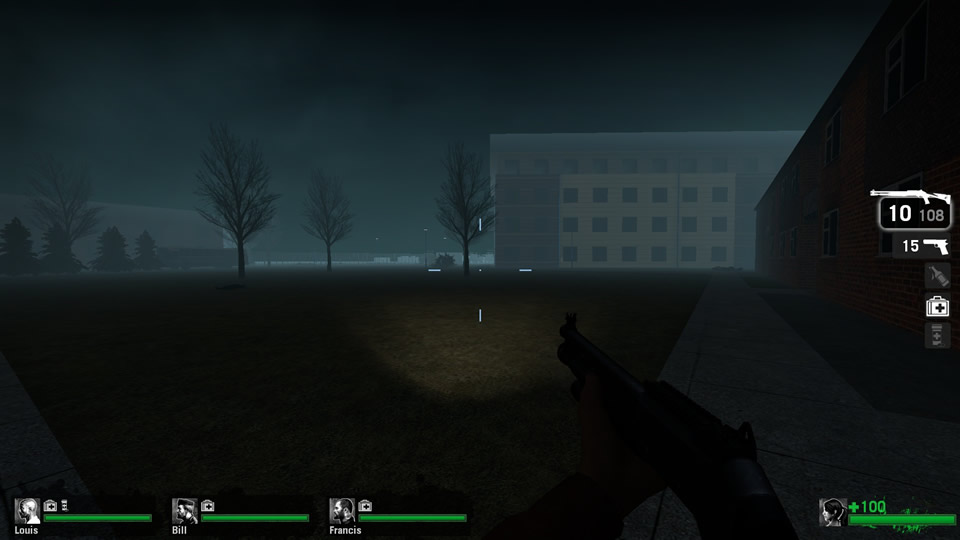960x540 pixels.
Task: Select the molotov bottle slot
Action: click(936, 275)
